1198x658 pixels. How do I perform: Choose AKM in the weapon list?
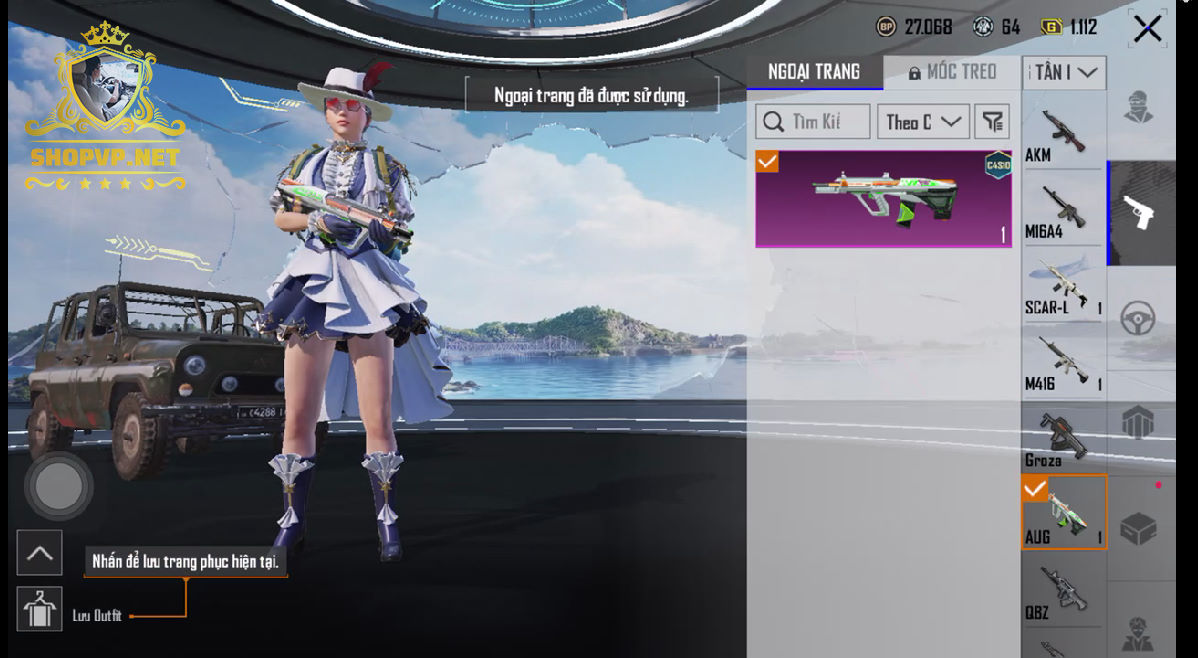(x=1063, y=134)
